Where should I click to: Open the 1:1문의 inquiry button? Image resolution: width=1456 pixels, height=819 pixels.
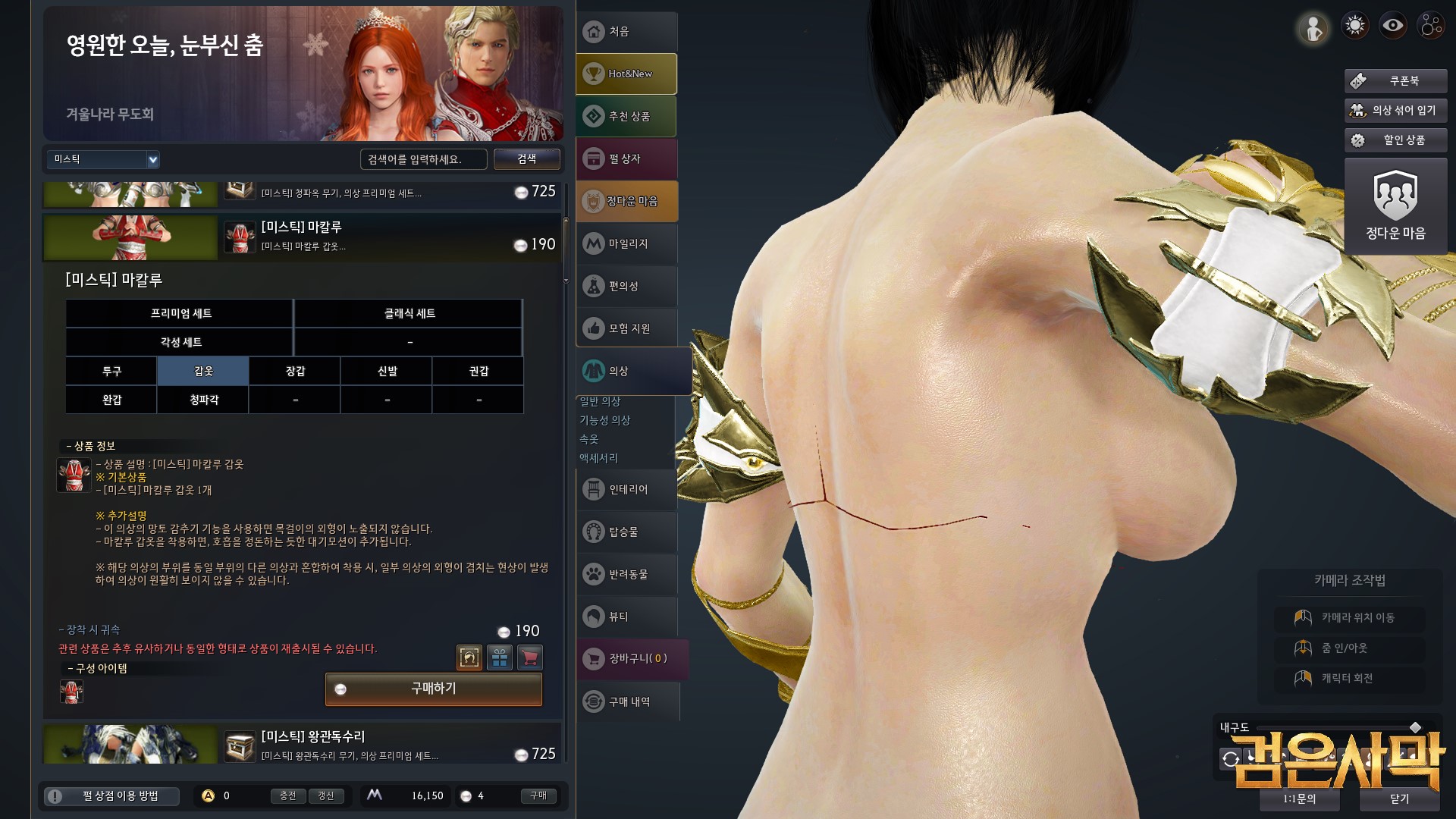(1299, 799)
